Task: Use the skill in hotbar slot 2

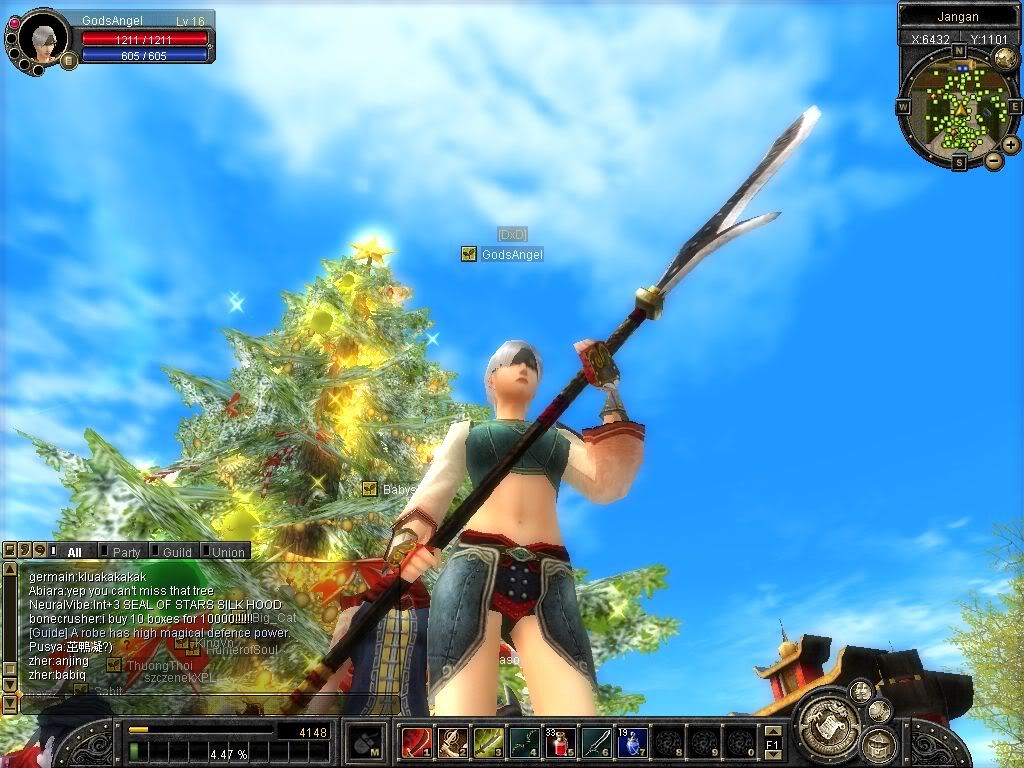Action: click(x=451, y=742)
